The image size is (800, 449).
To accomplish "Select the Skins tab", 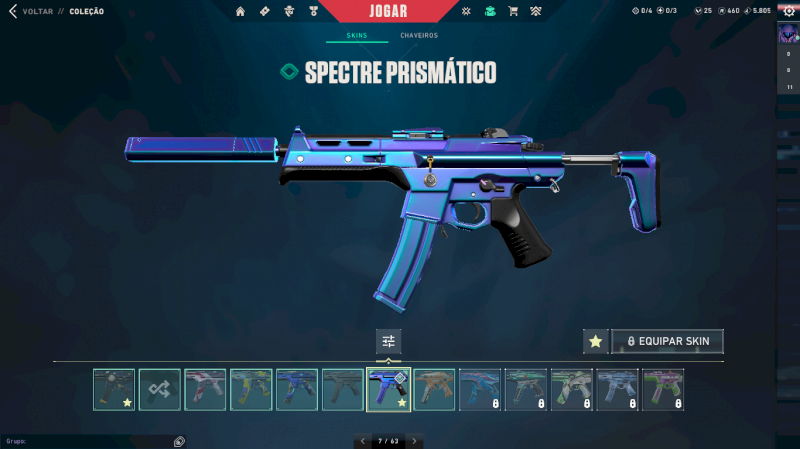I will pos(357,35).
